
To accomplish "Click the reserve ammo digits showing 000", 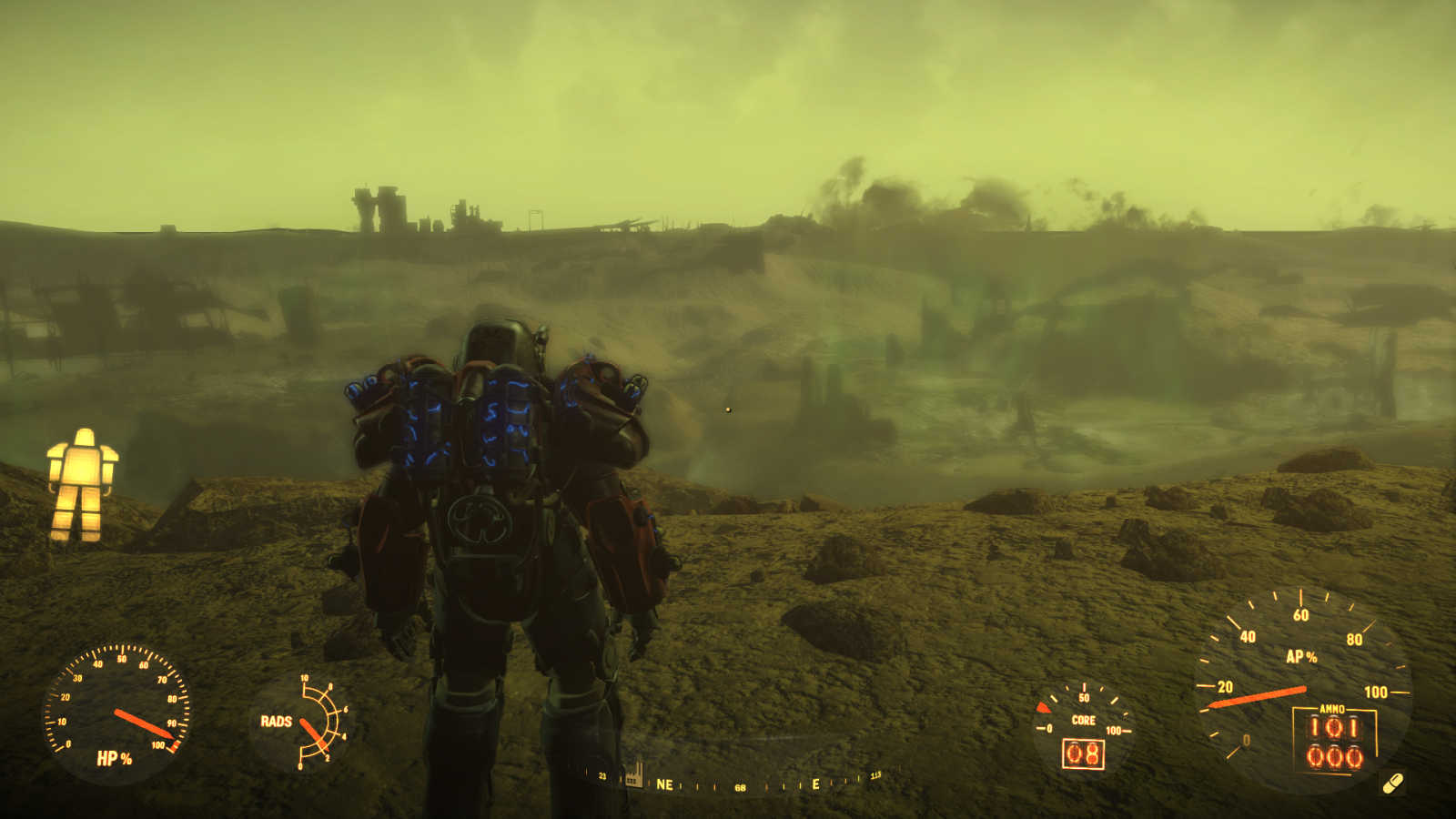I will 1333,754.
